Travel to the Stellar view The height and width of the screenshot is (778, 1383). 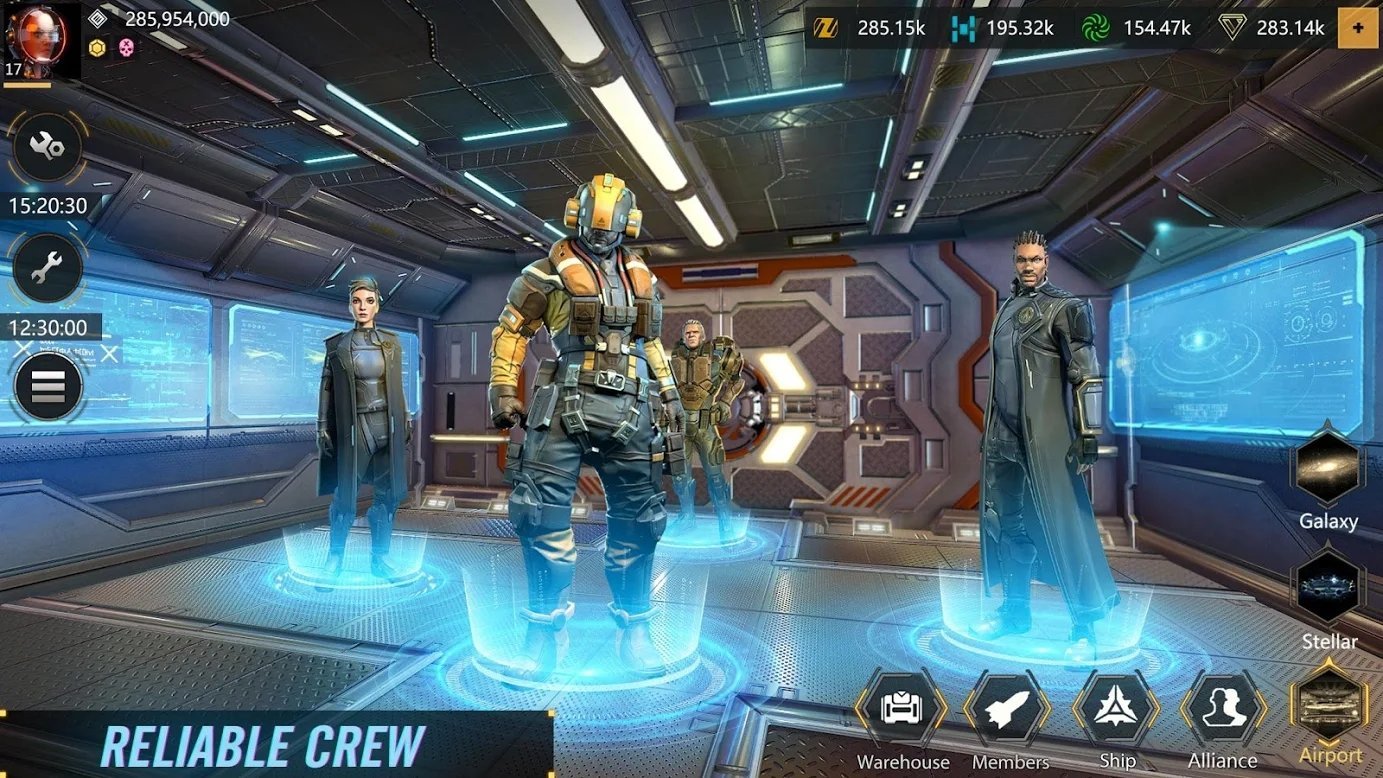pyautogui.click(x=1329, y=589)
